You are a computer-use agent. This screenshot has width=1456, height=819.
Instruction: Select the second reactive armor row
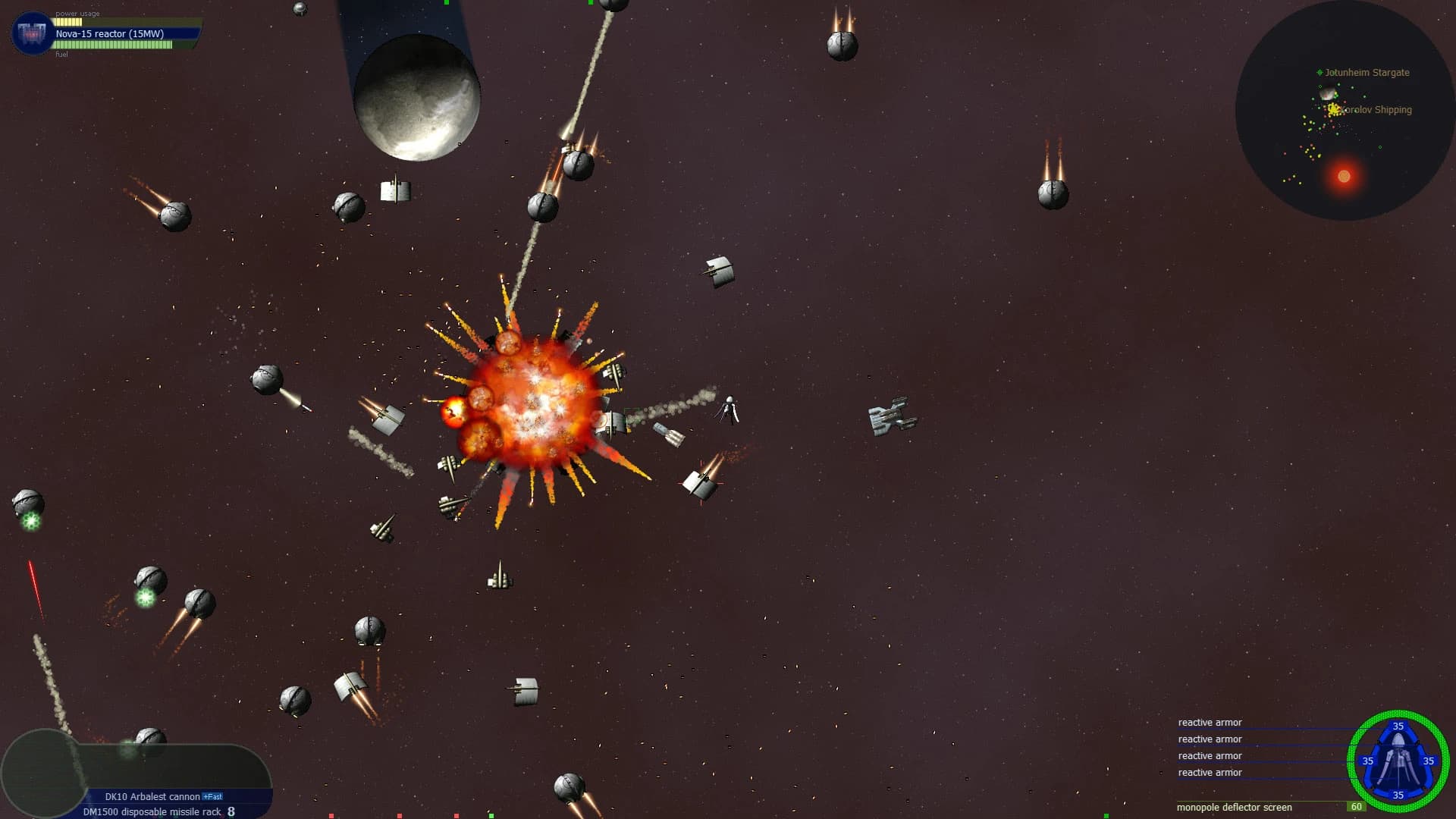coord(1209,739)
